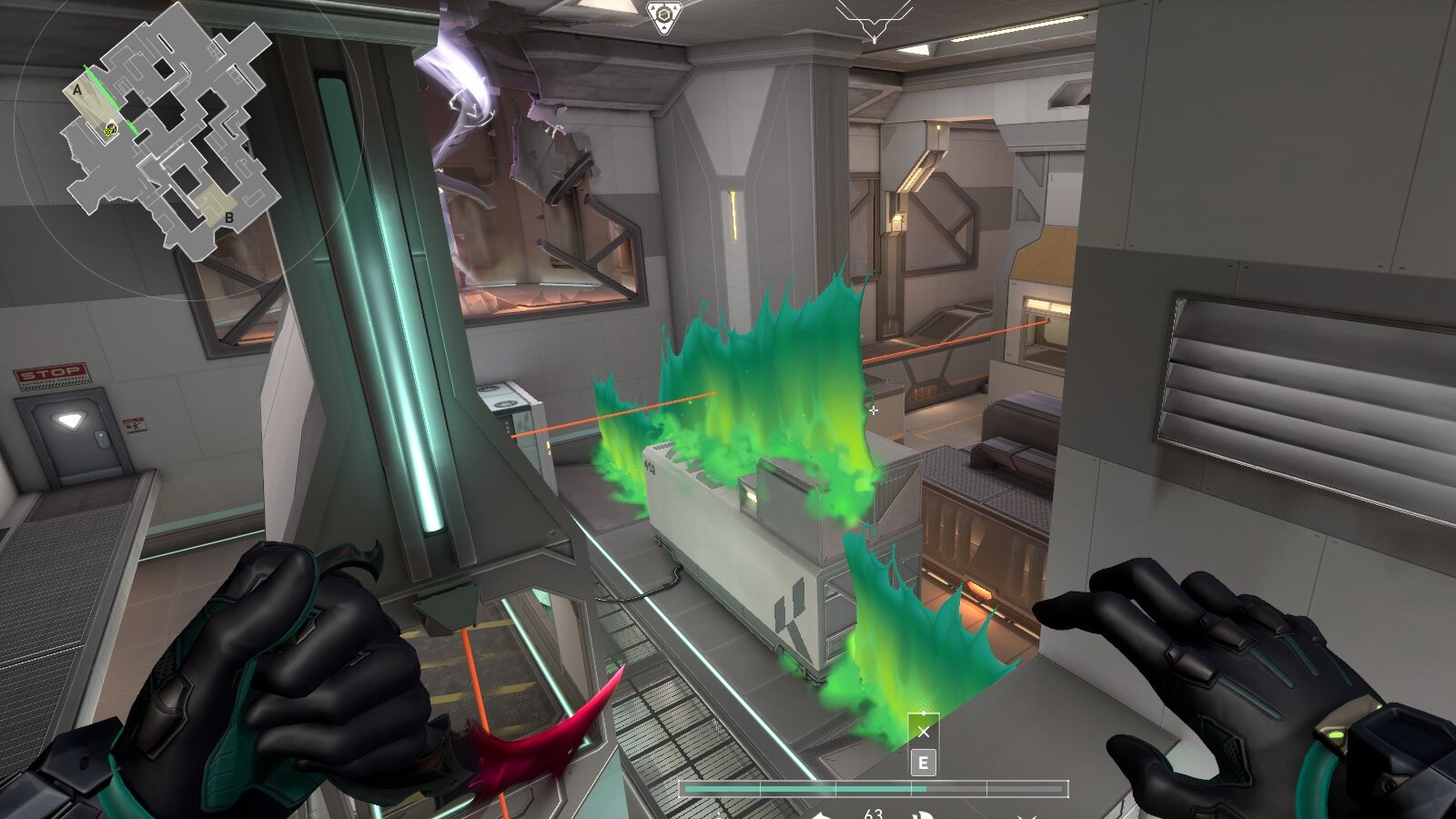1456x819 pixels.
Task: Deactivate the Toxic Screen ability icon
Action: point(923,731)
